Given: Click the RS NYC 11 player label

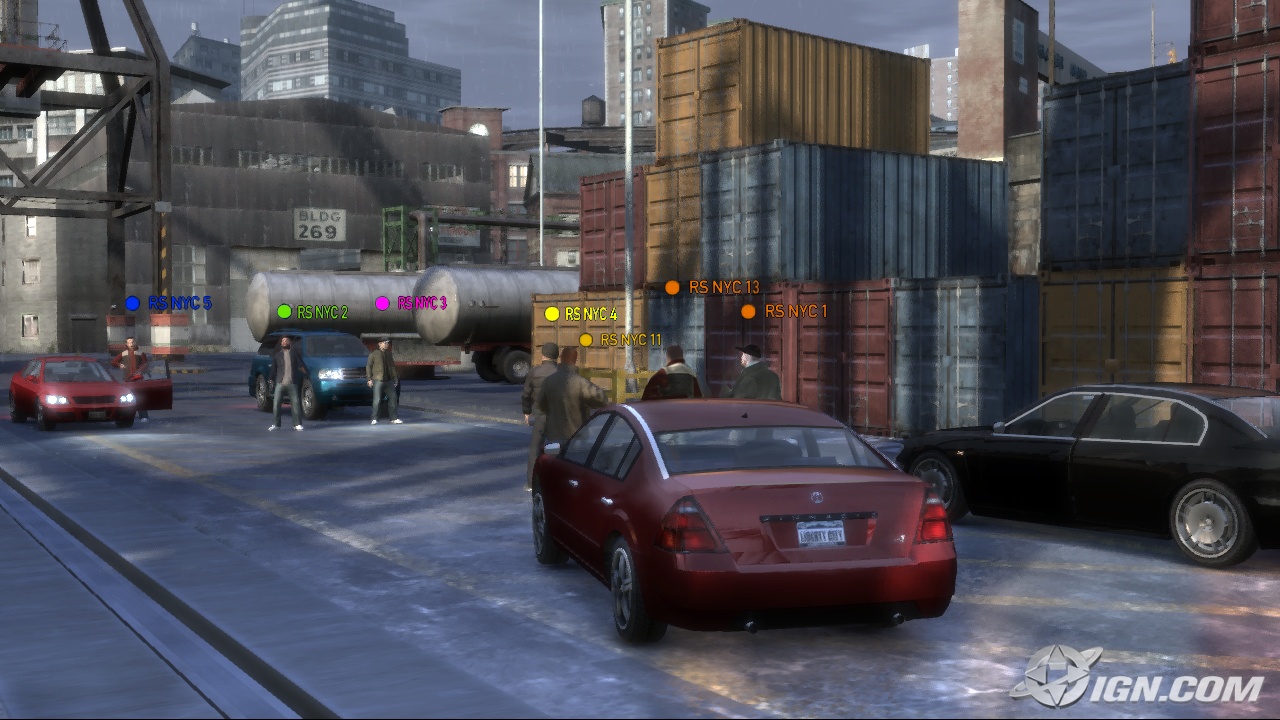Looking at the screenshot, I should click(620, 340).
